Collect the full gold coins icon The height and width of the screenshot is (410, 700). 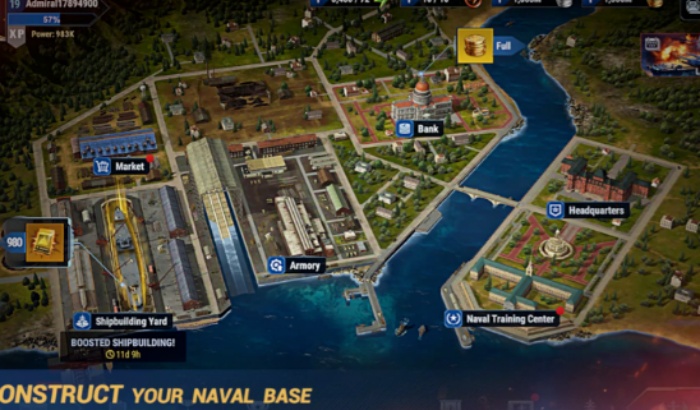(475, 45)
